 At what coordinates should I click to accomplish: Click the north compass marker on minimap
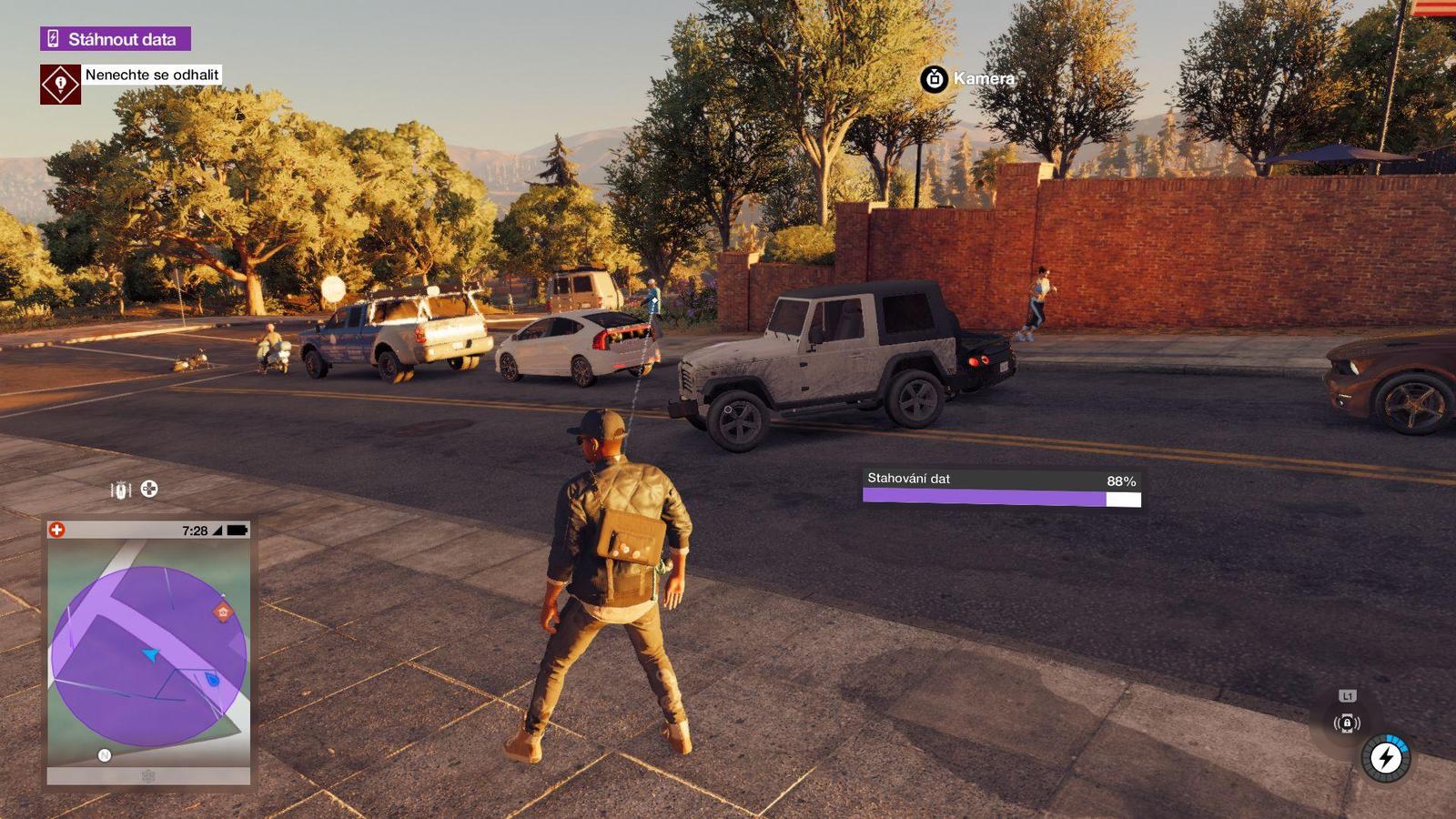105,754
